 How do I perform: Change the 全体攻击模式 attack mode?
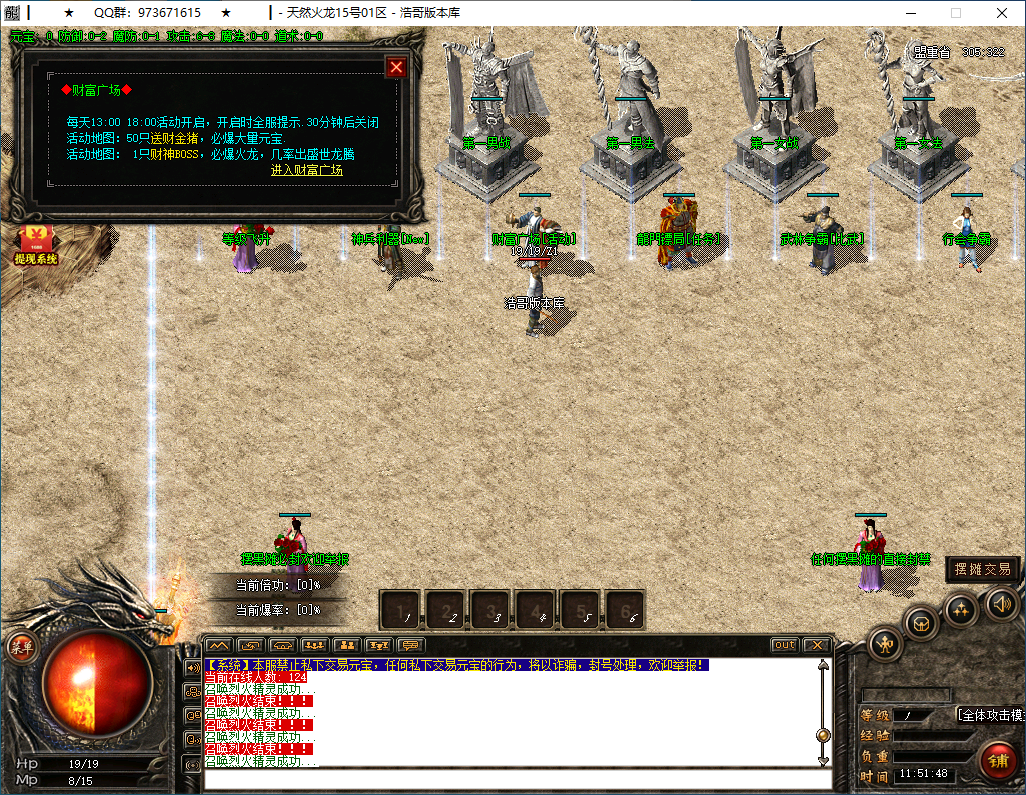[988, 715]
